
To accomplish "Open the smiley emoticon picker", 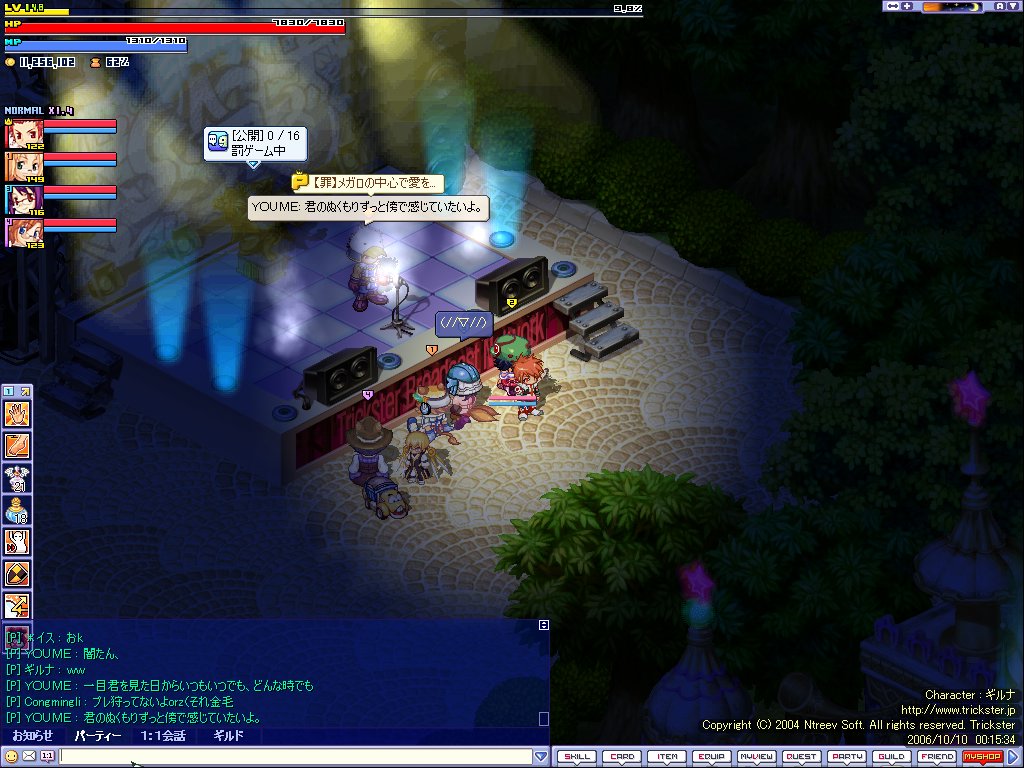I will tap(11, 756).
